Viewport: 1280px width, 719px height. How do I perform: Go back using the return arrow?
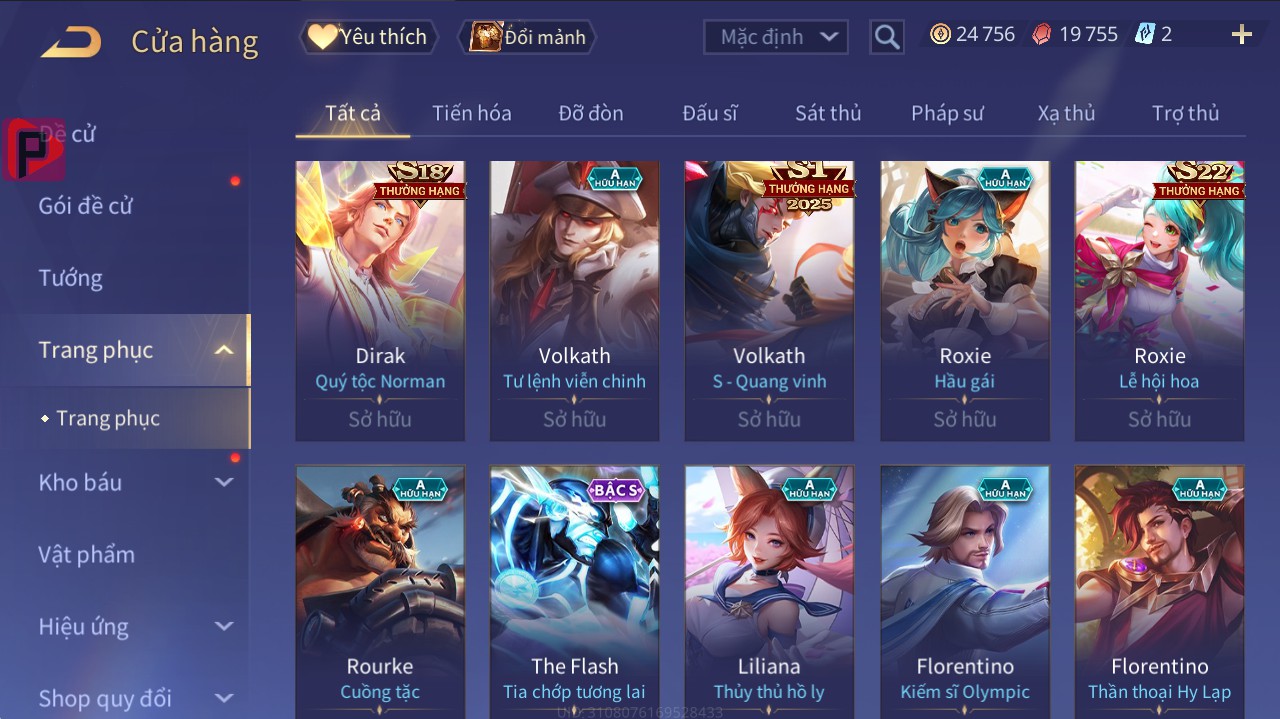click(71, 42)
